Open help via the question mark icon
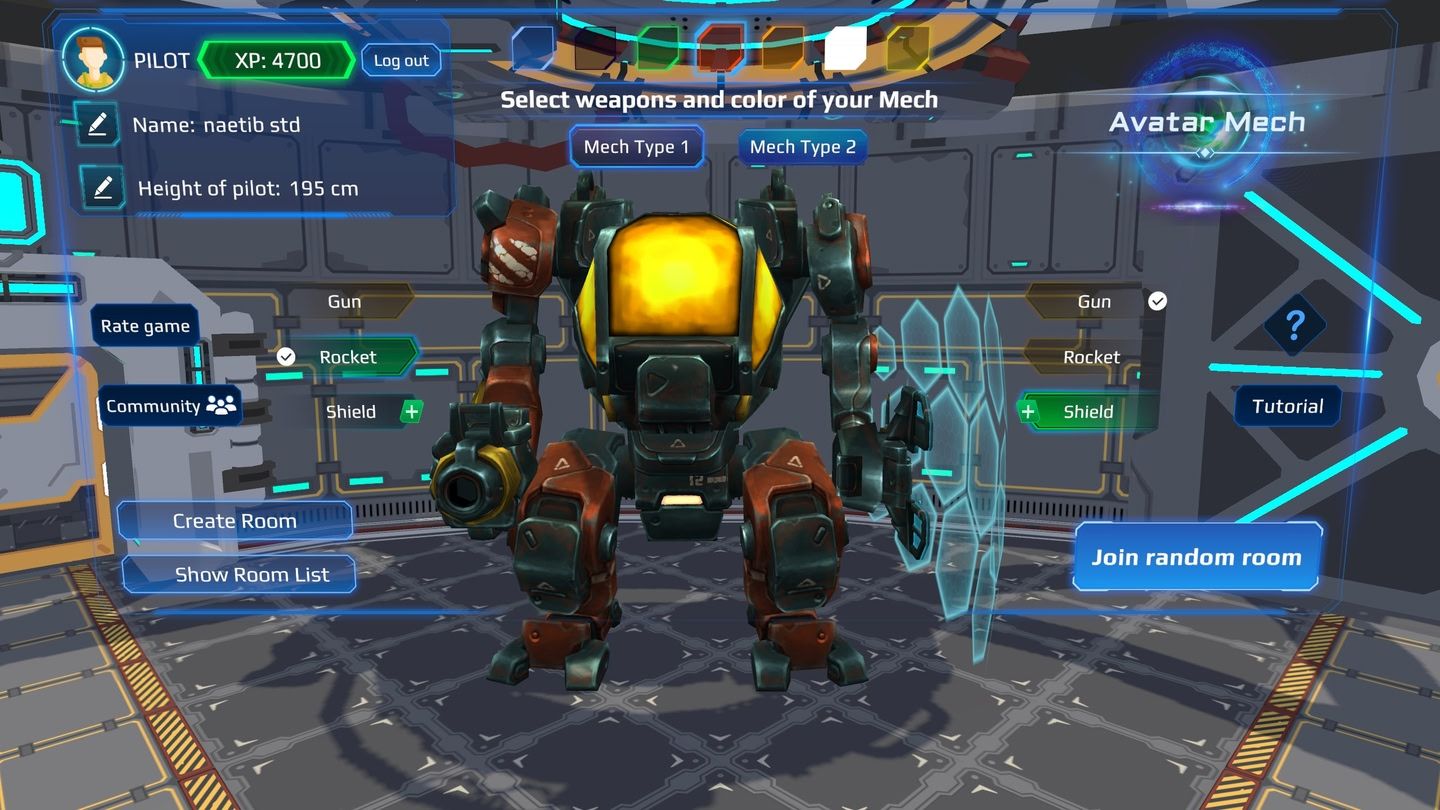This screenshot has width=1440, height=810. pos(1296,325)
